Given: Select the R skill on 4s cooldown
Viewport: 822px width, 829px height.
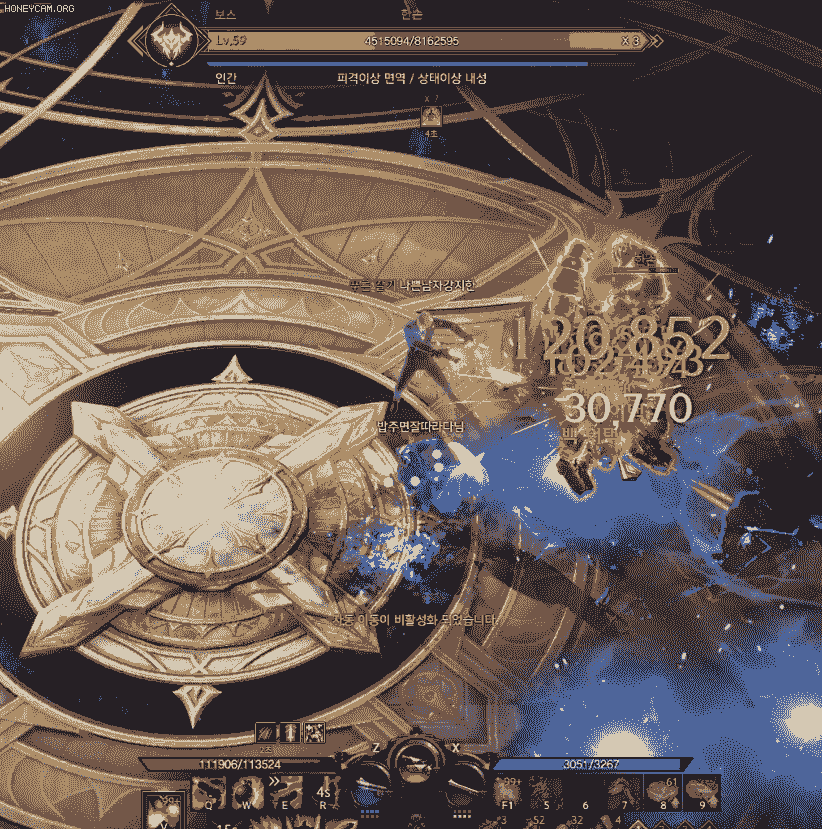Looking at the screenshot, I should tap(324, 793).
